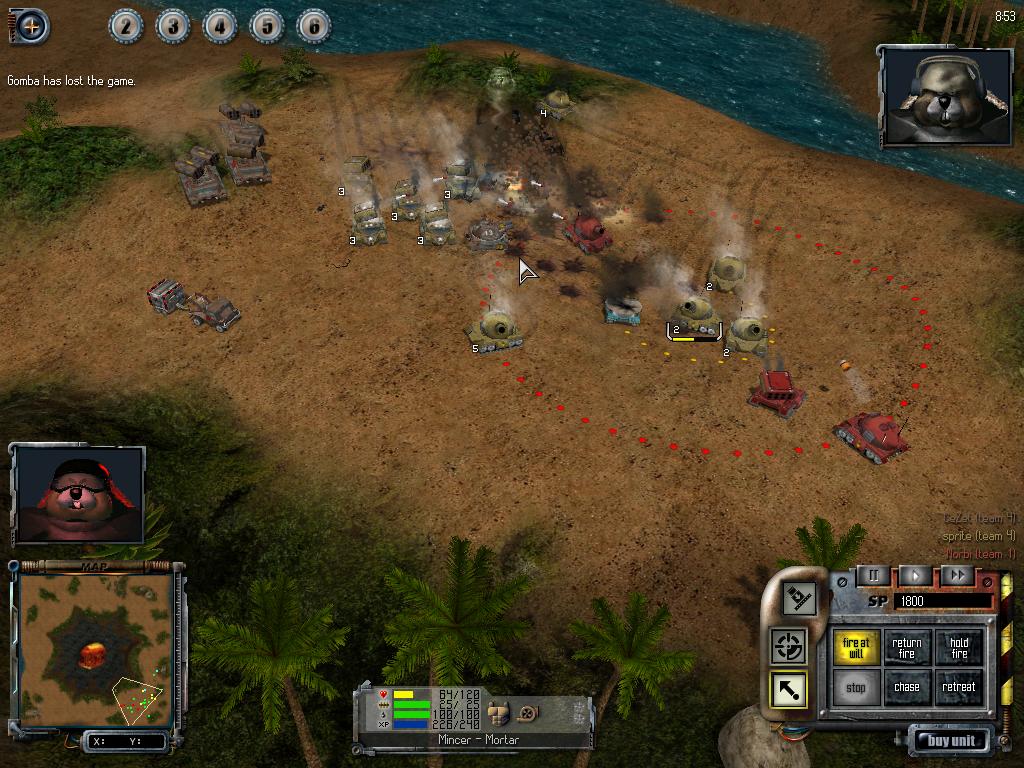Switch to hold fire stance
This screenshot has width=1024, height=768.
pyautogui.click(x=959, y=648)
